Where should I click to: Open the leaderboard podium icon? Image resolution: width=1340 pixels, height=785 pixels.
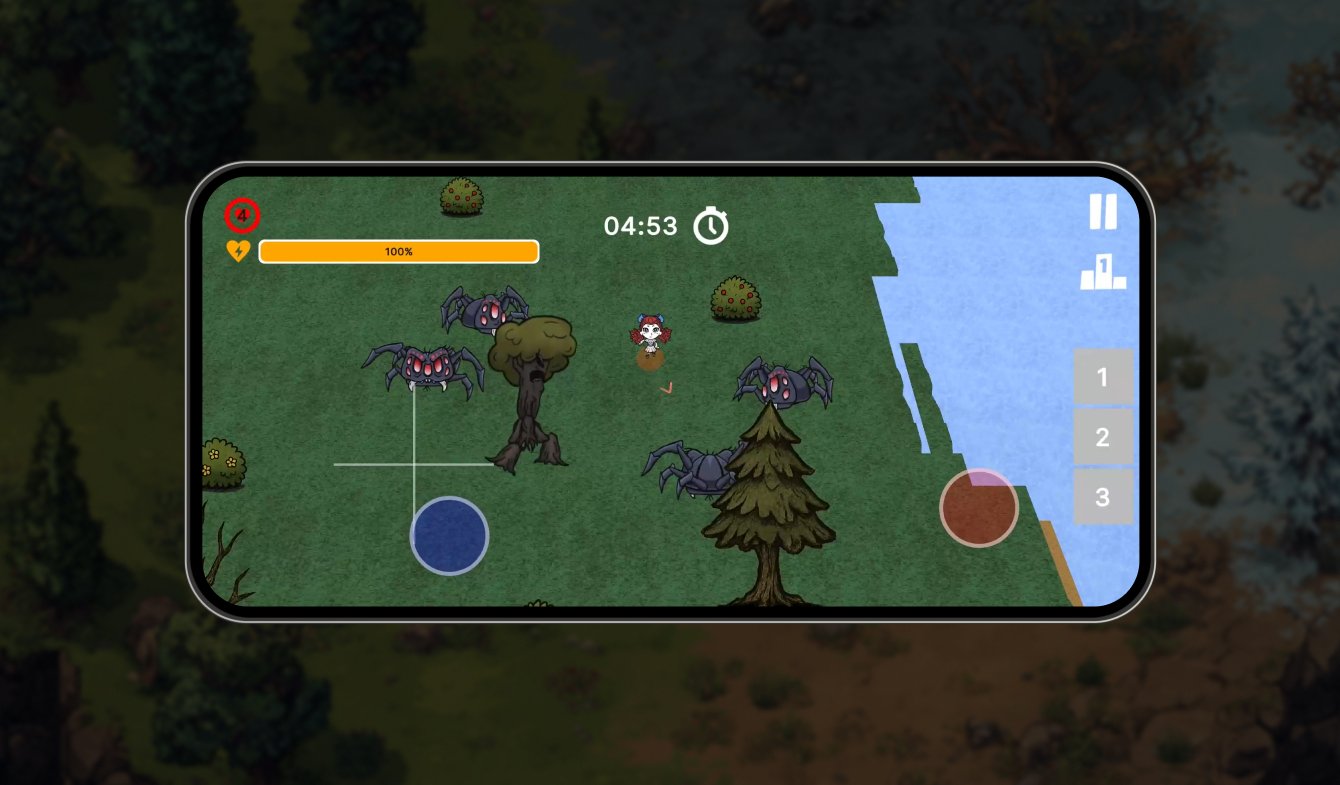click(x=1103, y=272)
